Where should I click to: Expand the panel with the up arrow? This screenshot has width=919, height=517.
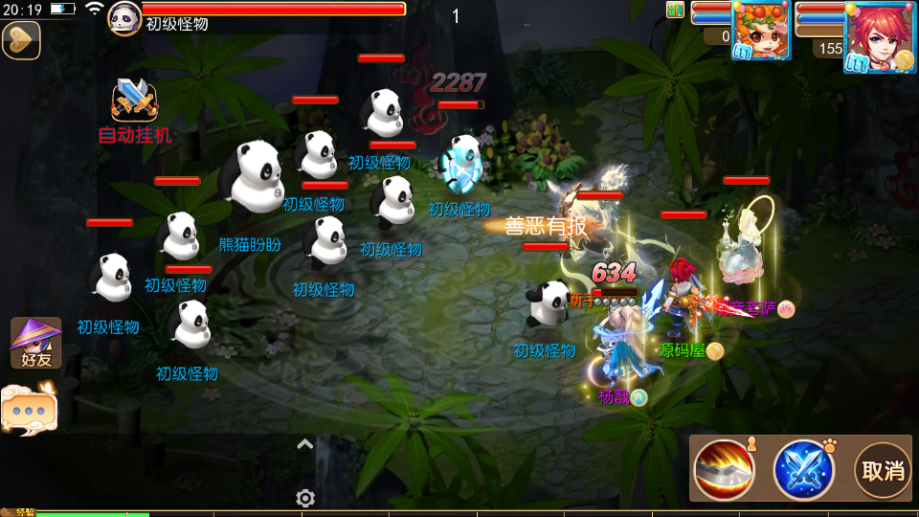(x=305, y=445)
